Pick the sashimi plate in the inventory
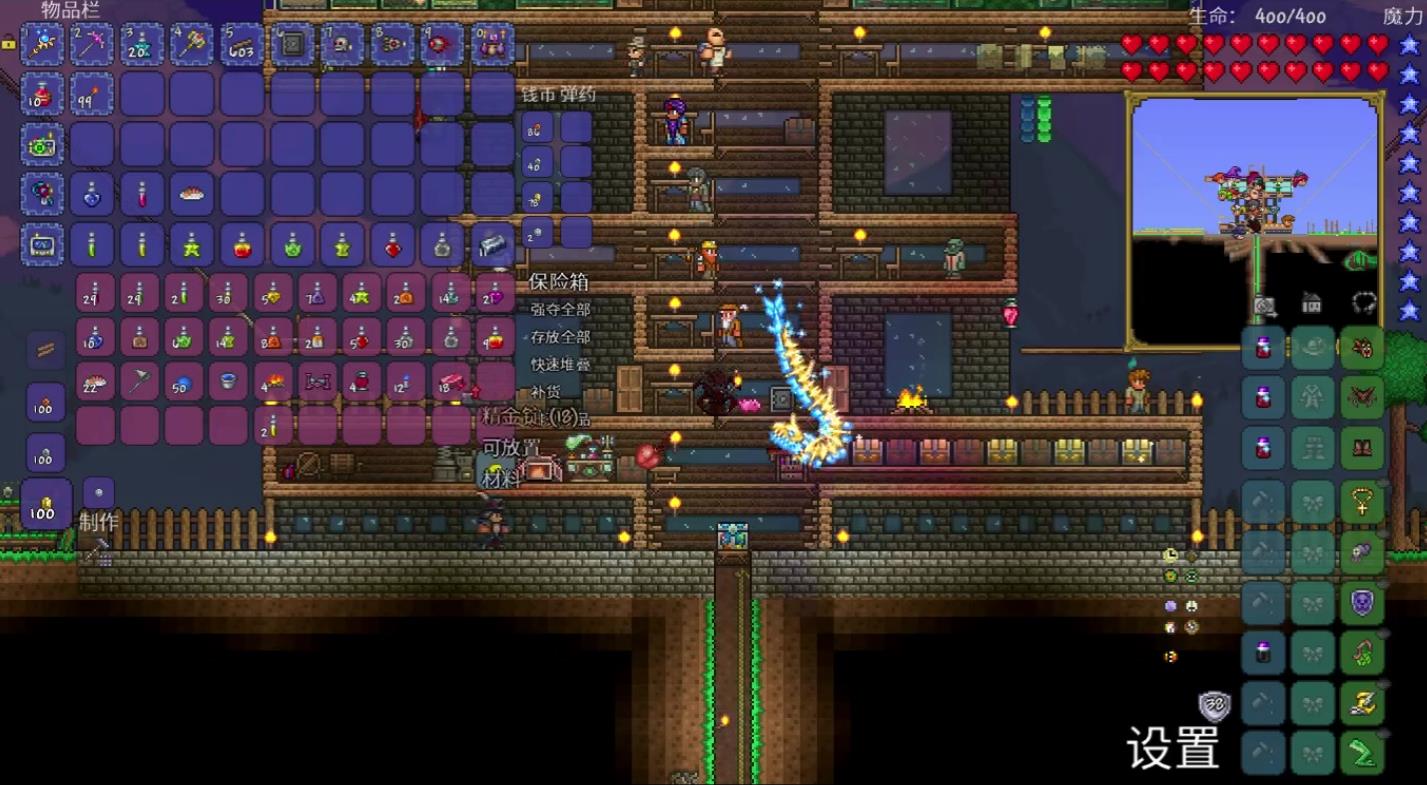The image size is (1427, 785). click(x=192, y=194)
